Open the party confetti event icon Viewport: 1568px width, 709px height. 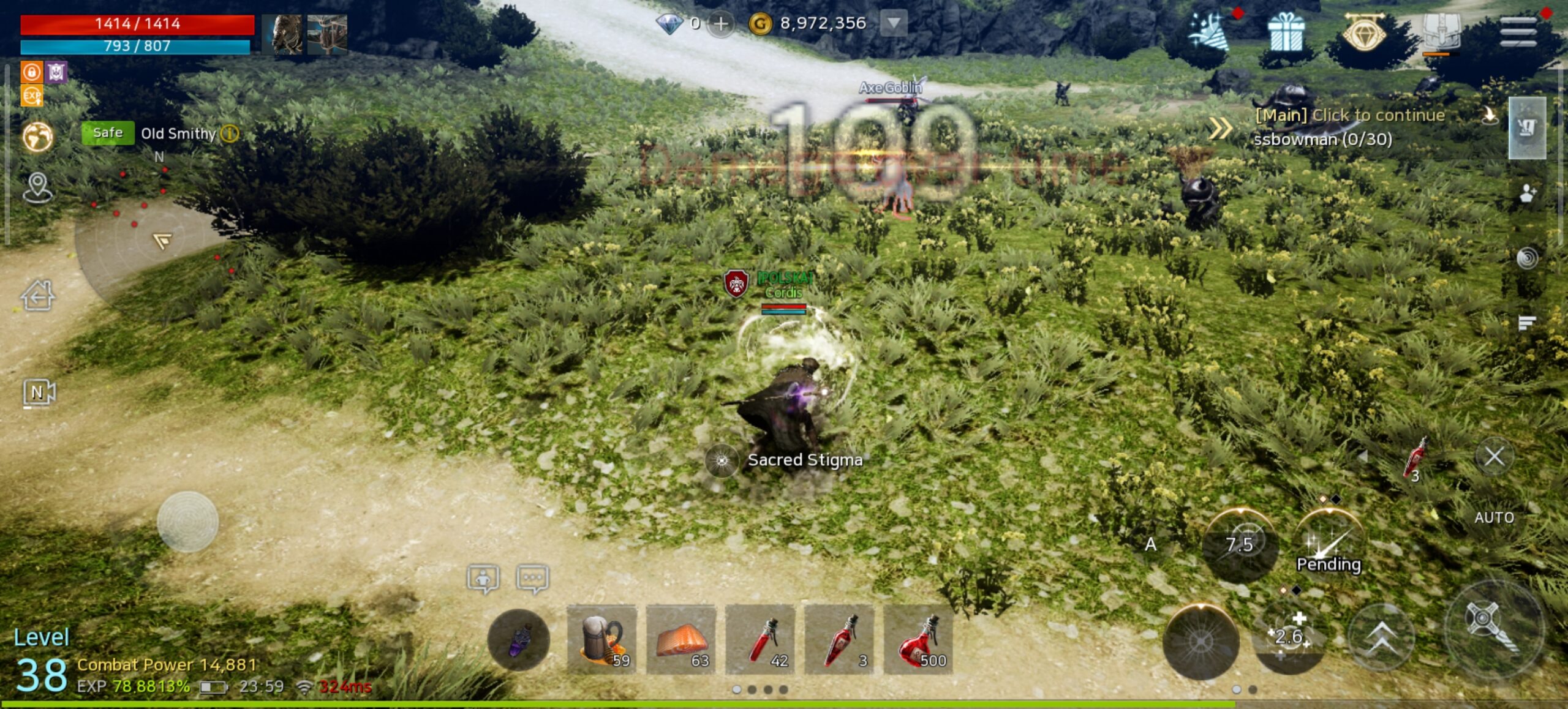(1207, 32)
